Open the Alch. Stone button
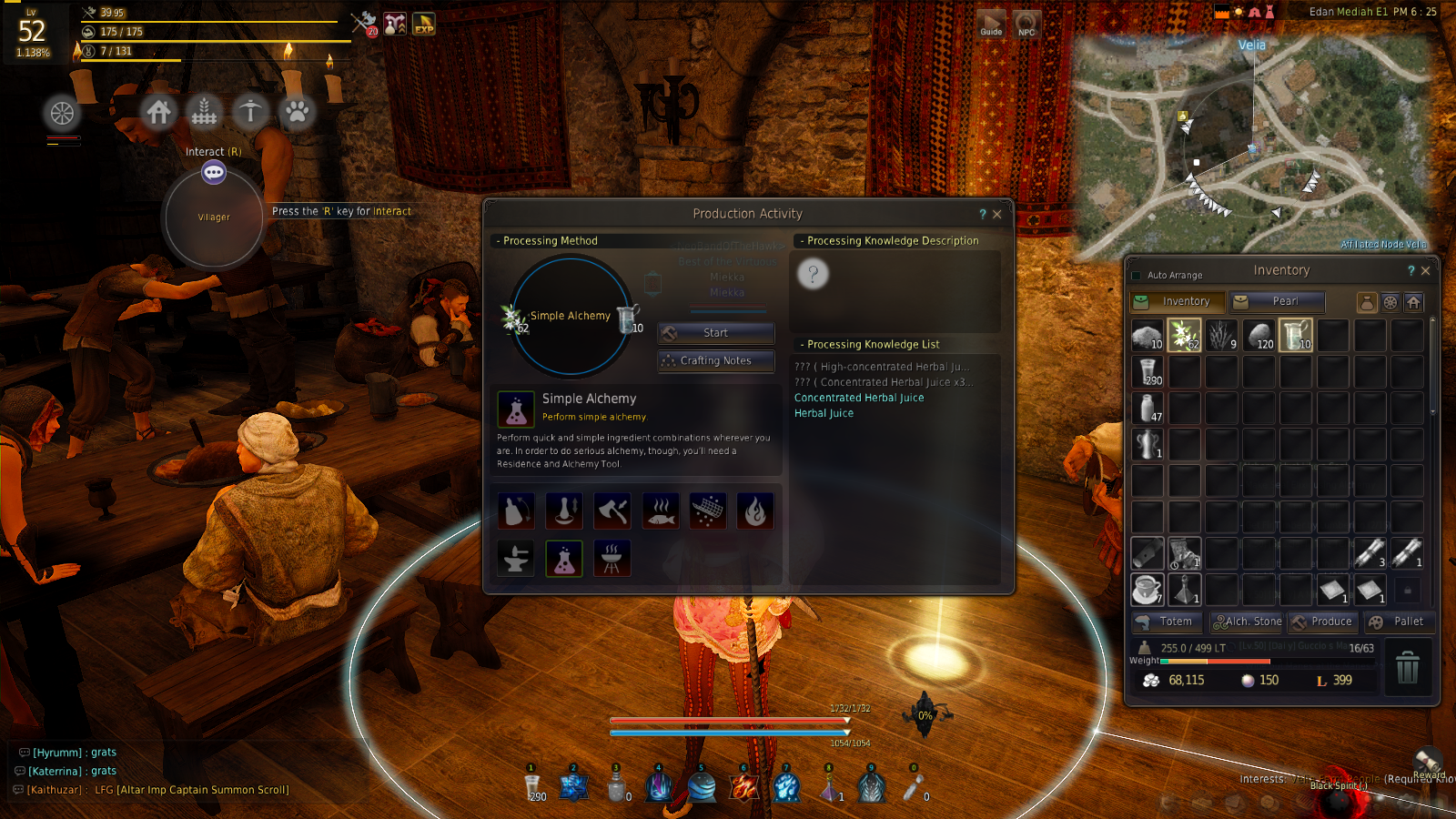1456x819 pixels. [x=1247, y=622]
